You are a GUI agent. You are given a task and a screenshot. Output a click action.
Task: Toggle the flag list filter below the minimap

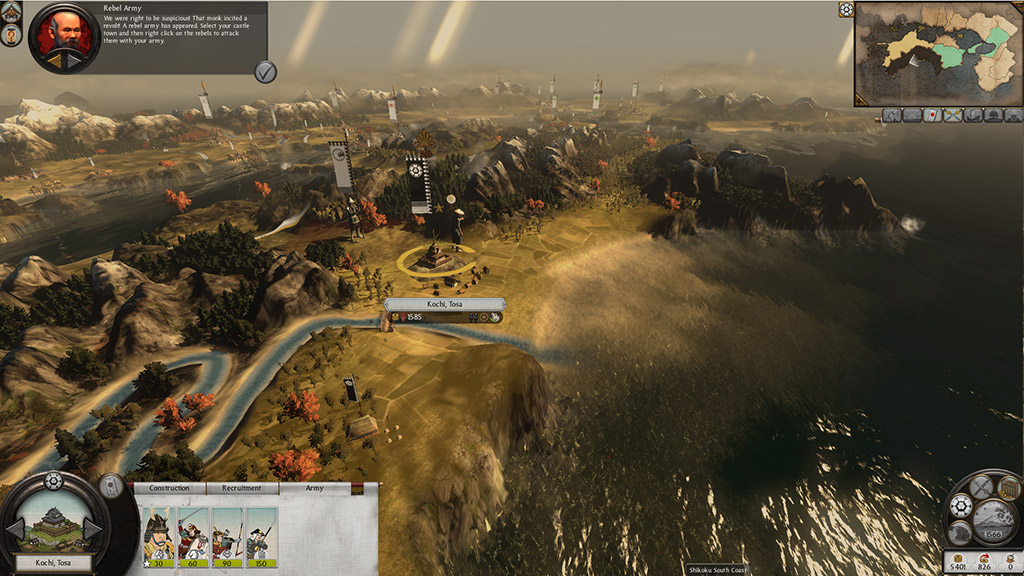pos(930,115)
